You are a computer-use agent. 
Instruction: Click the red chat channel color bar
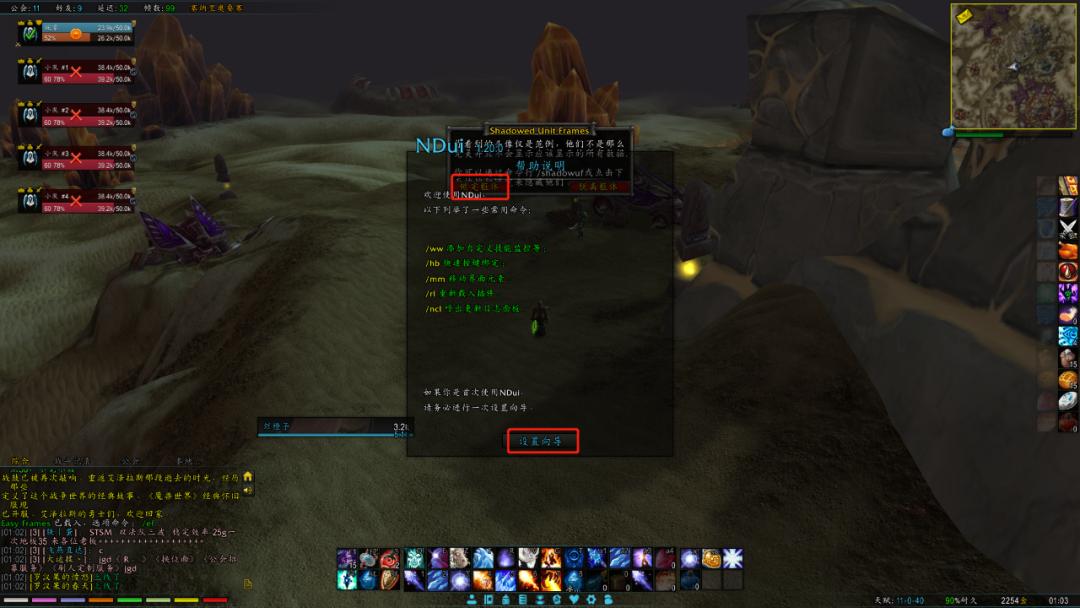point(215,600)
